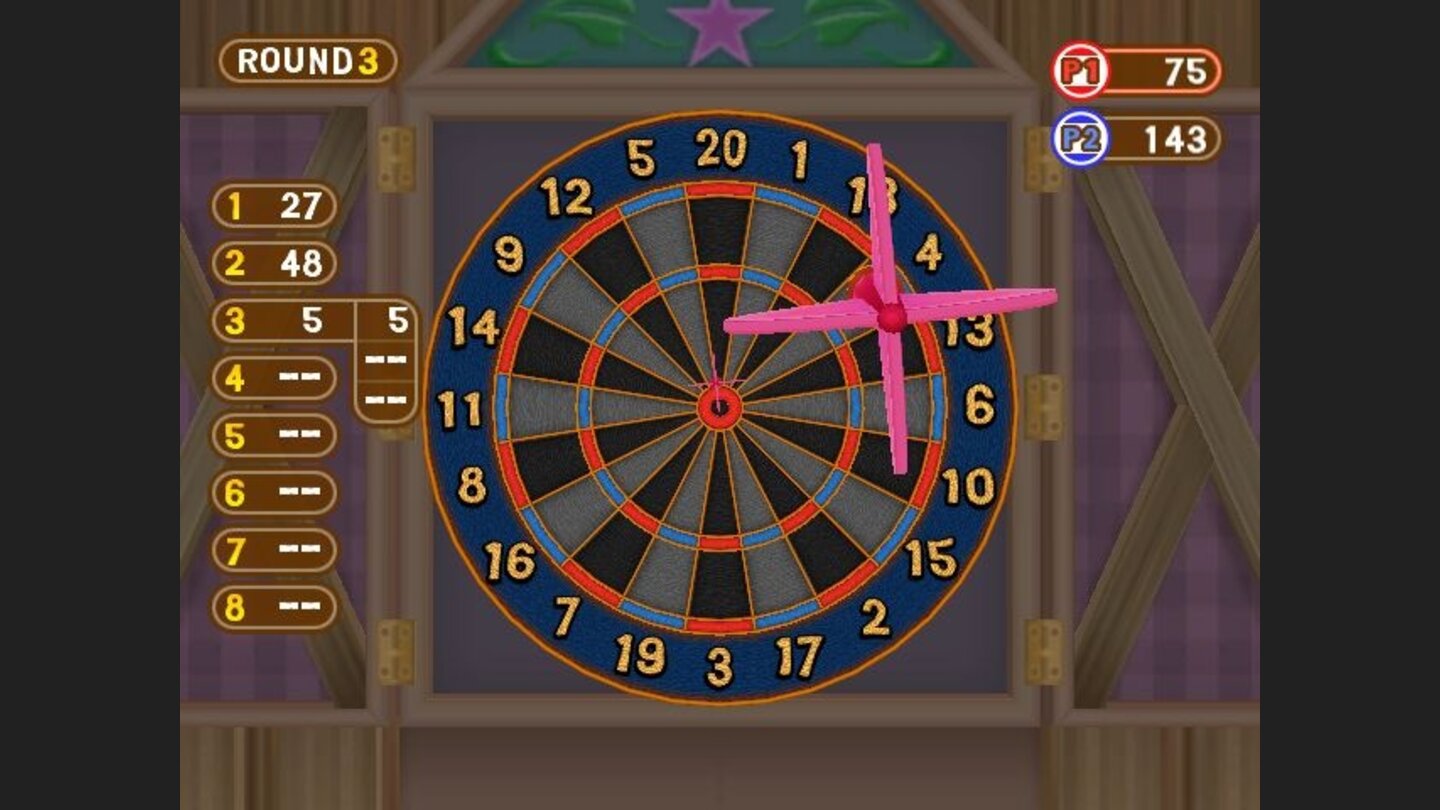Select the round 2 score showing 48
Screen dimensions: 1440x810
pos(272,264)
